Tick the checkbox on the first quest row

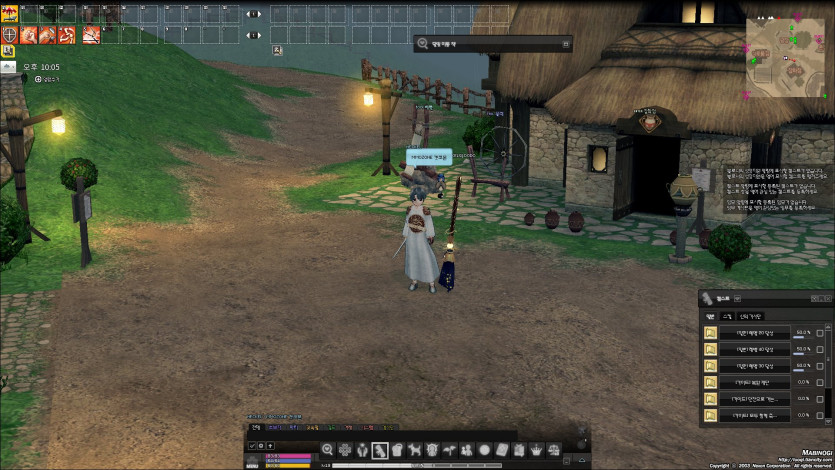pos(820,333)
